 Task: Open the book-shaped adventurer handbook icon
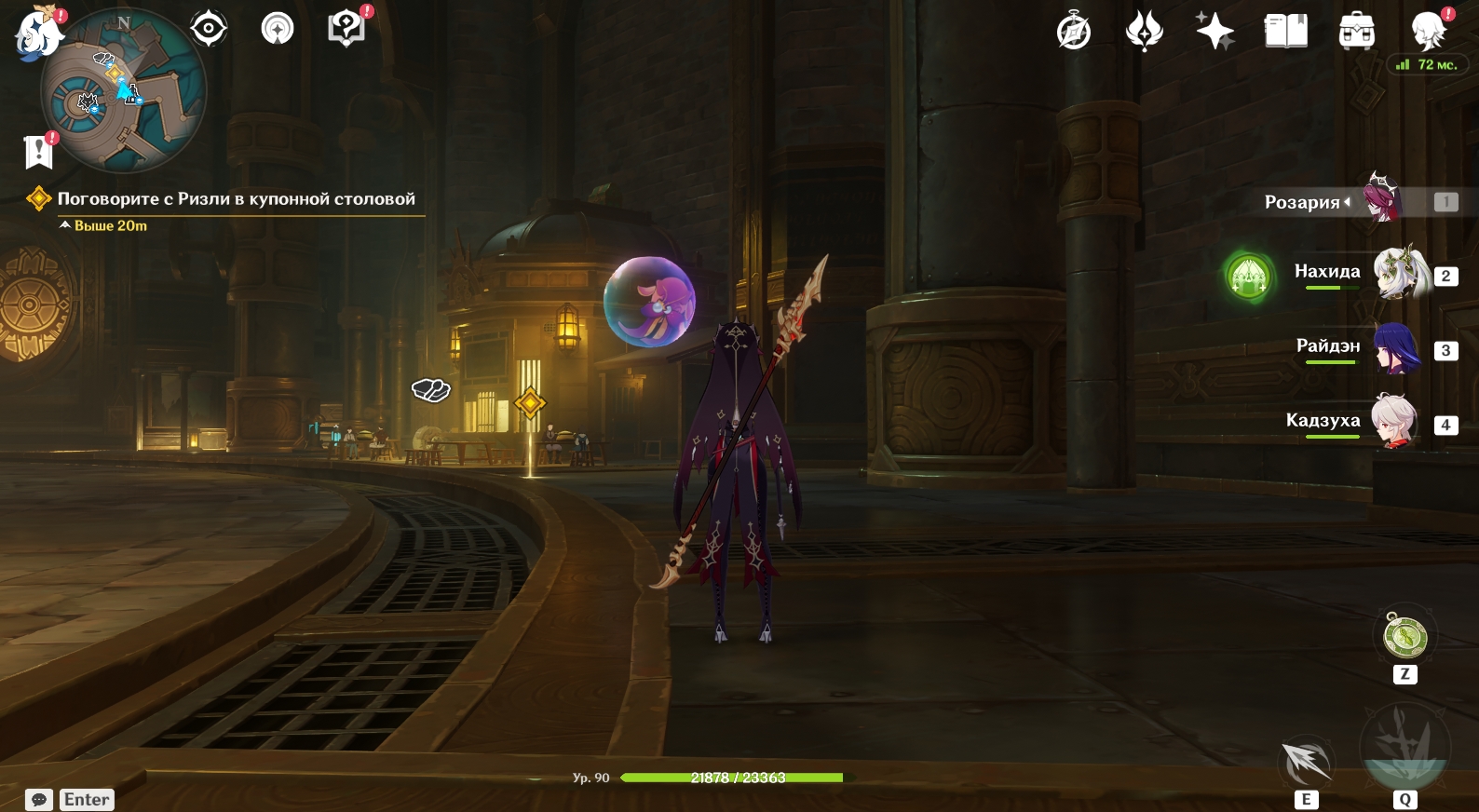tap(1285, 32)
